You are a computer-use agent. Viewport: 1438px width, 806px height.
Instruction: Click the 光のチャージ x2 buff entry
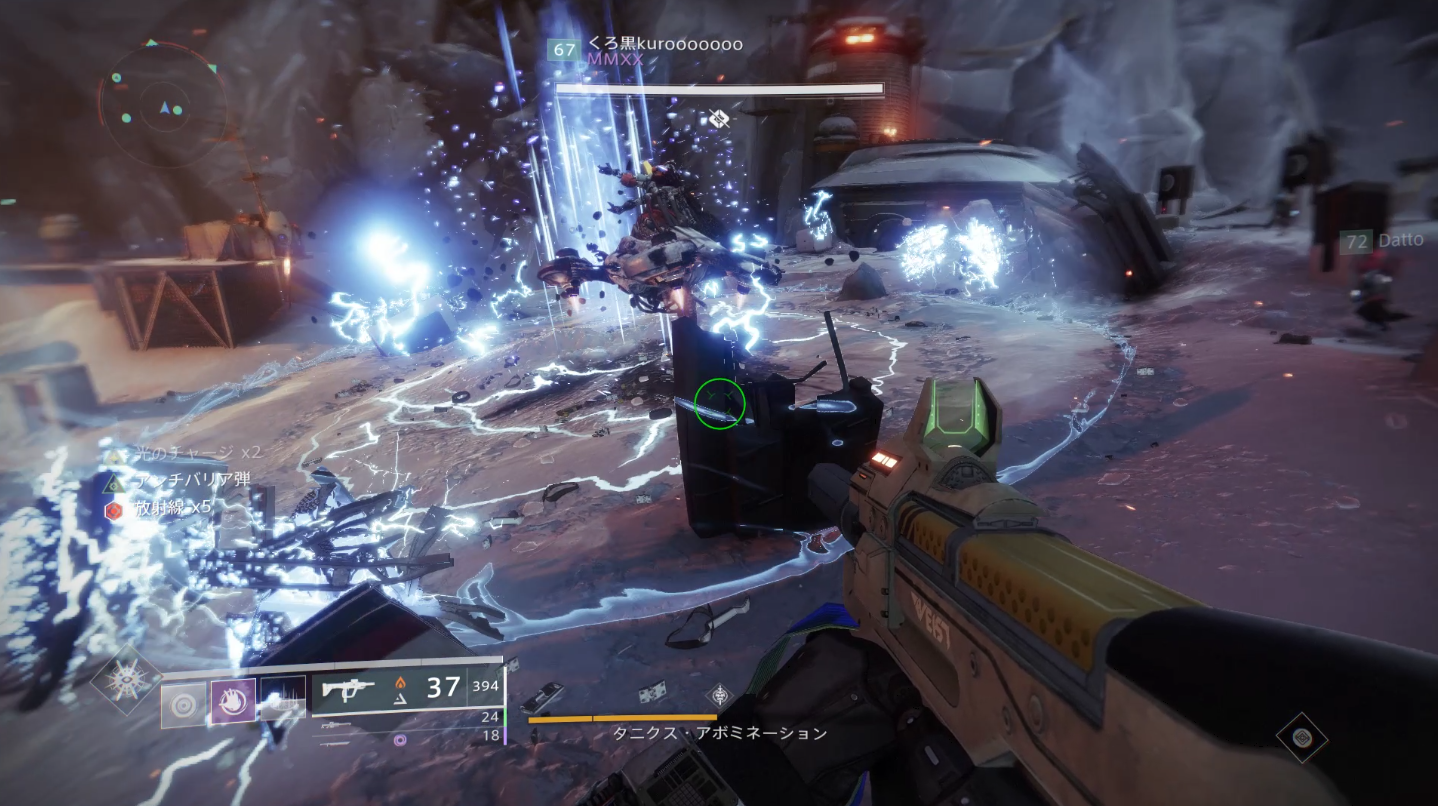pos(190,453)
